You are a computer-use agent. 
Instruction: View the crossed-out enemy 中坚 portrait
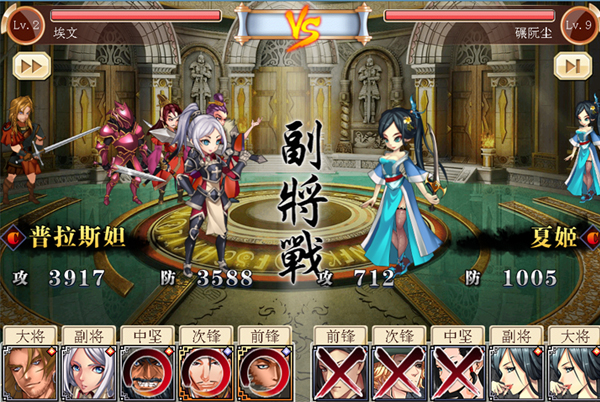454,373
